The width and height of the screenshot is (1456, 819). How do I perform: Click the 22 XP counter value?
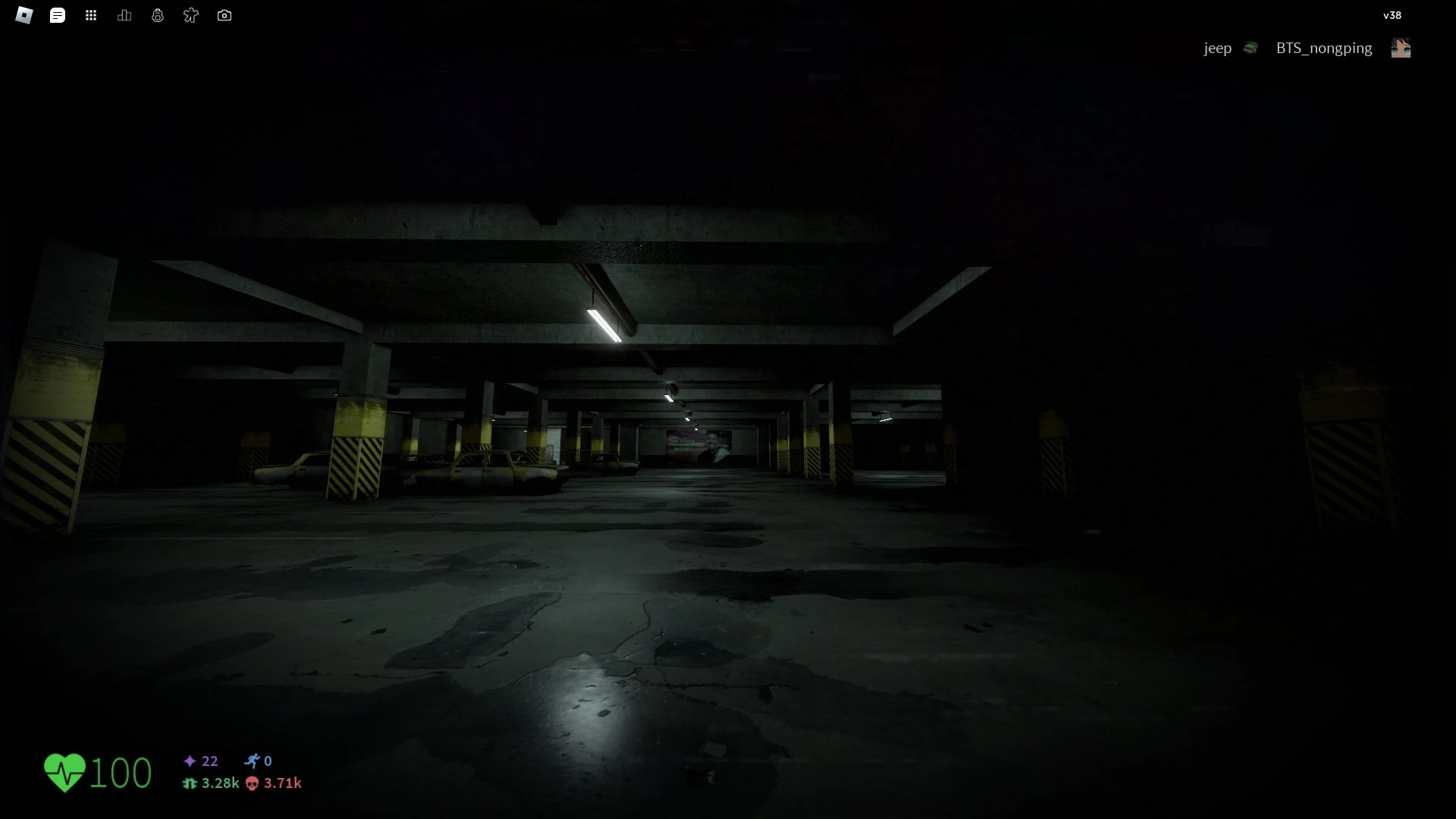pos(209,761)
